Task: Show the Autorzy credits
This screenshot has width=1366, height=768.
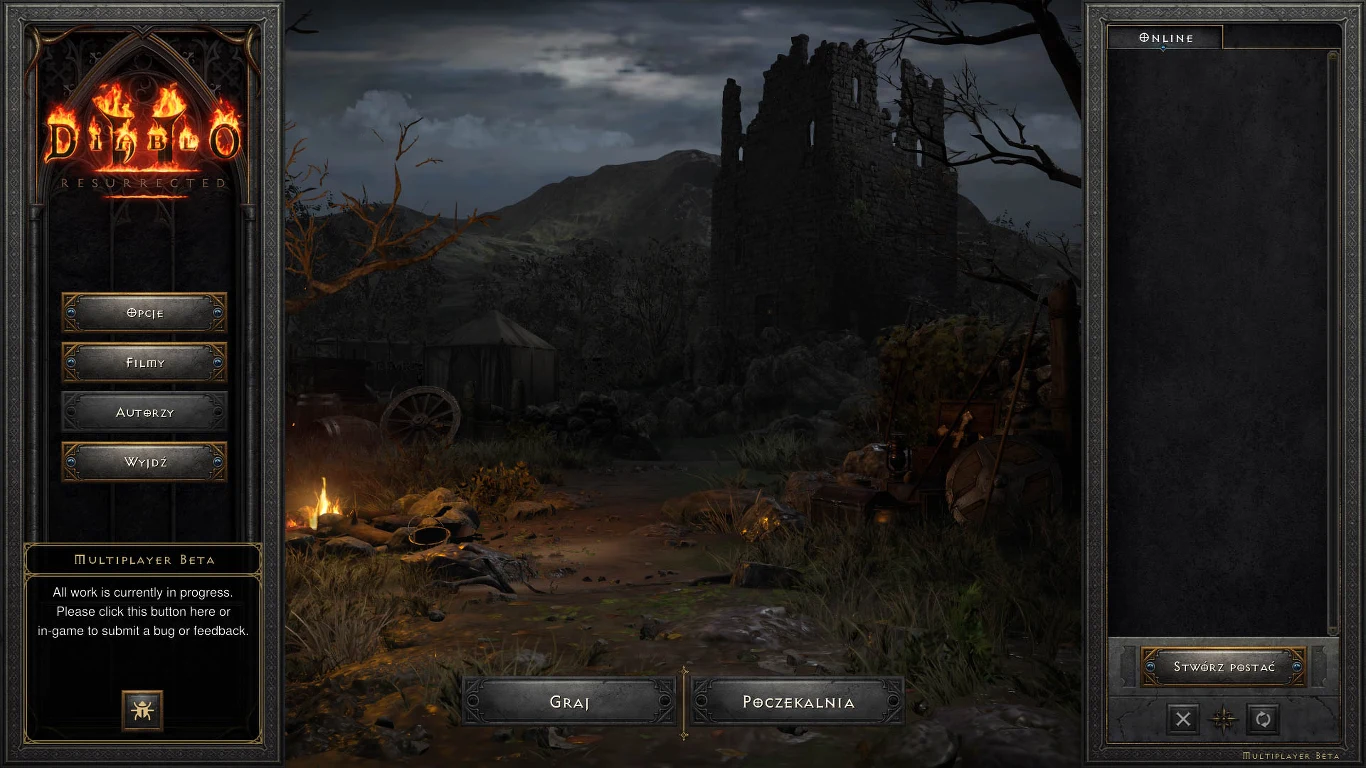Action: click(x=145, y=412)
